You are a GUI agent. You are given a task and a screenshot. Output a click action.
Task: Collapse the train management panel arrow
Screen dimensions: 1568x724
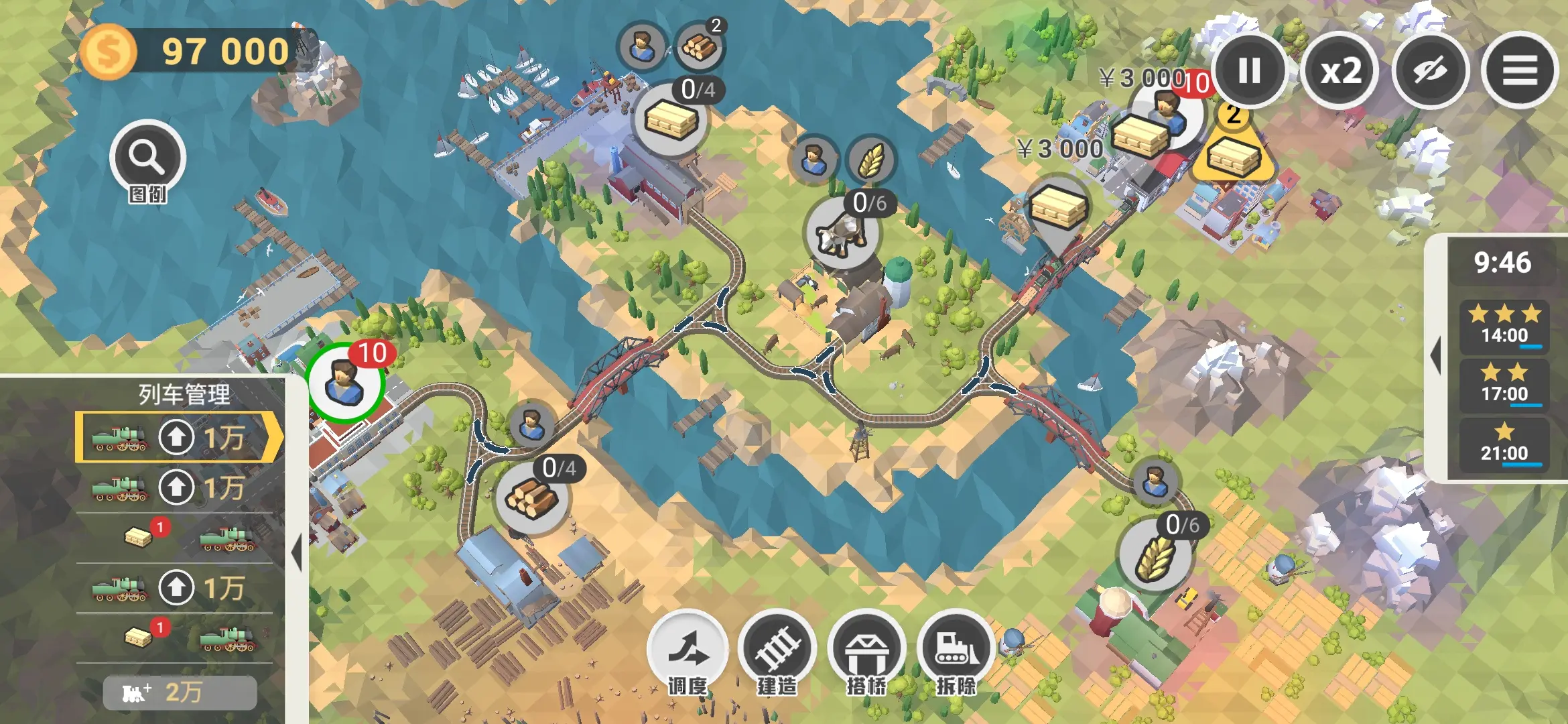pos(297,553)
